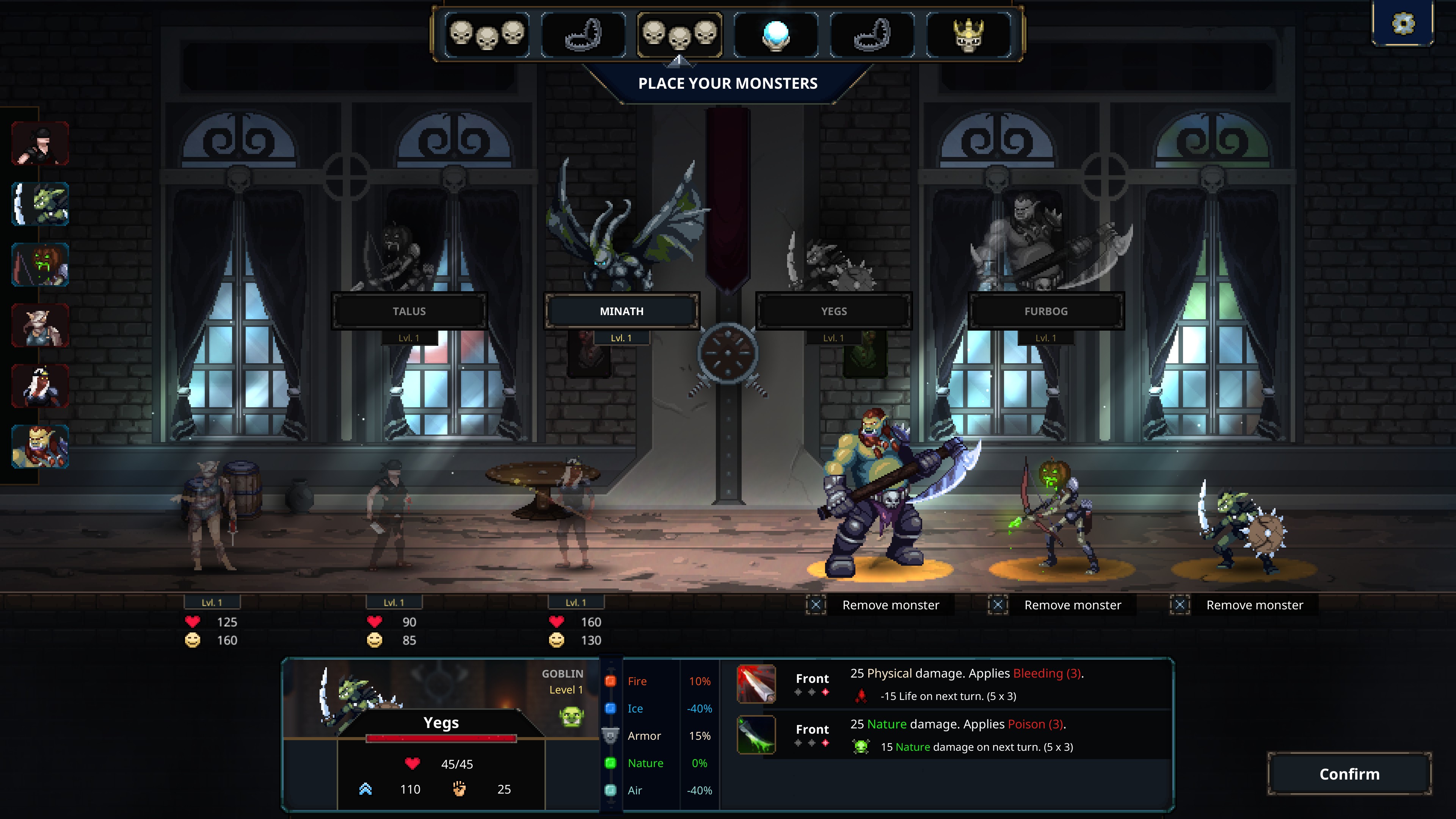Remove the pumpkin-head archer monster

tap(1062, 605)
